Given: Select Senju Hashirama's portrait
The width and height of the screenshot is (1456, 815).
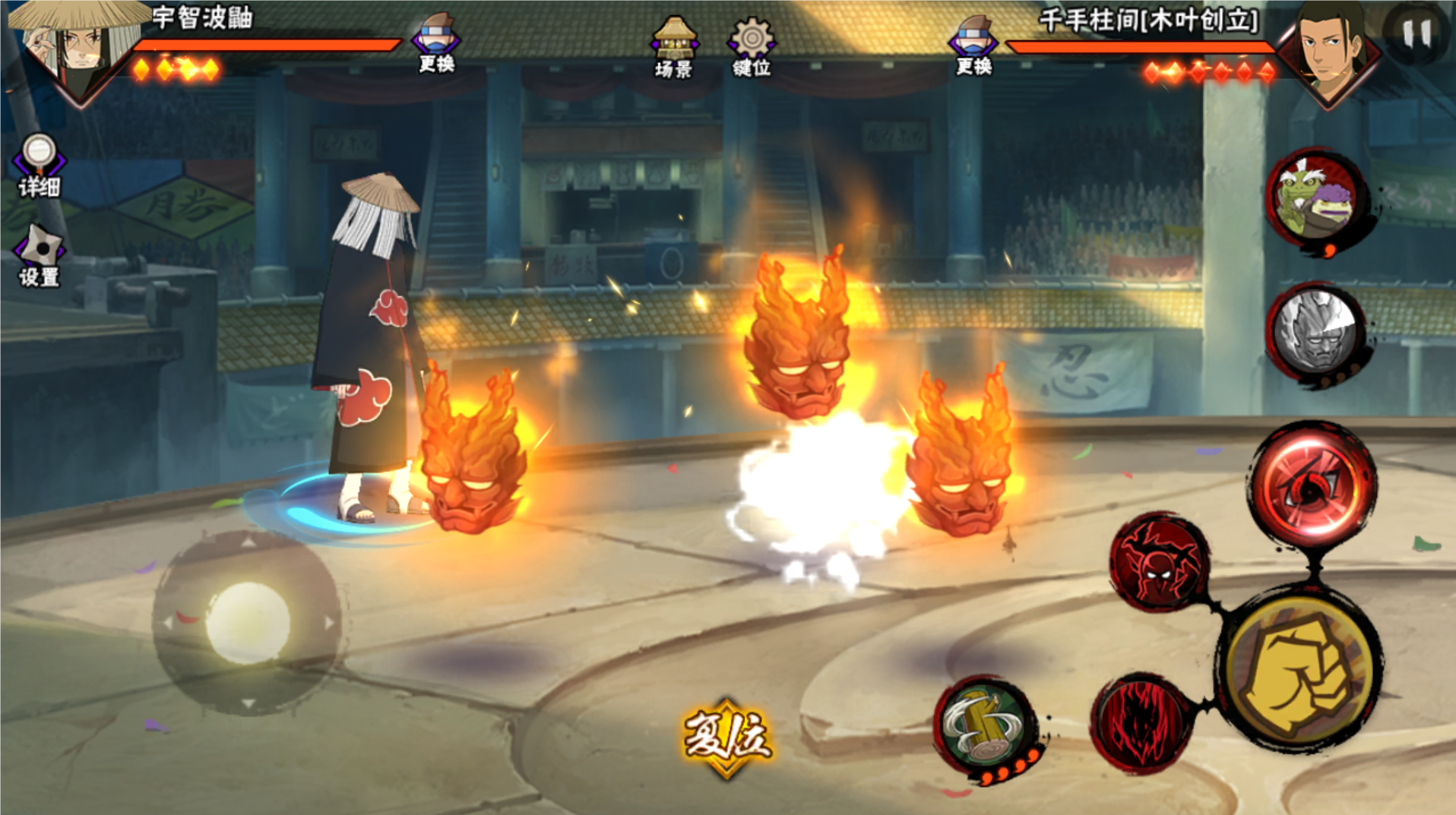Looking at the screenshot, I should [x=1330, y=49].
